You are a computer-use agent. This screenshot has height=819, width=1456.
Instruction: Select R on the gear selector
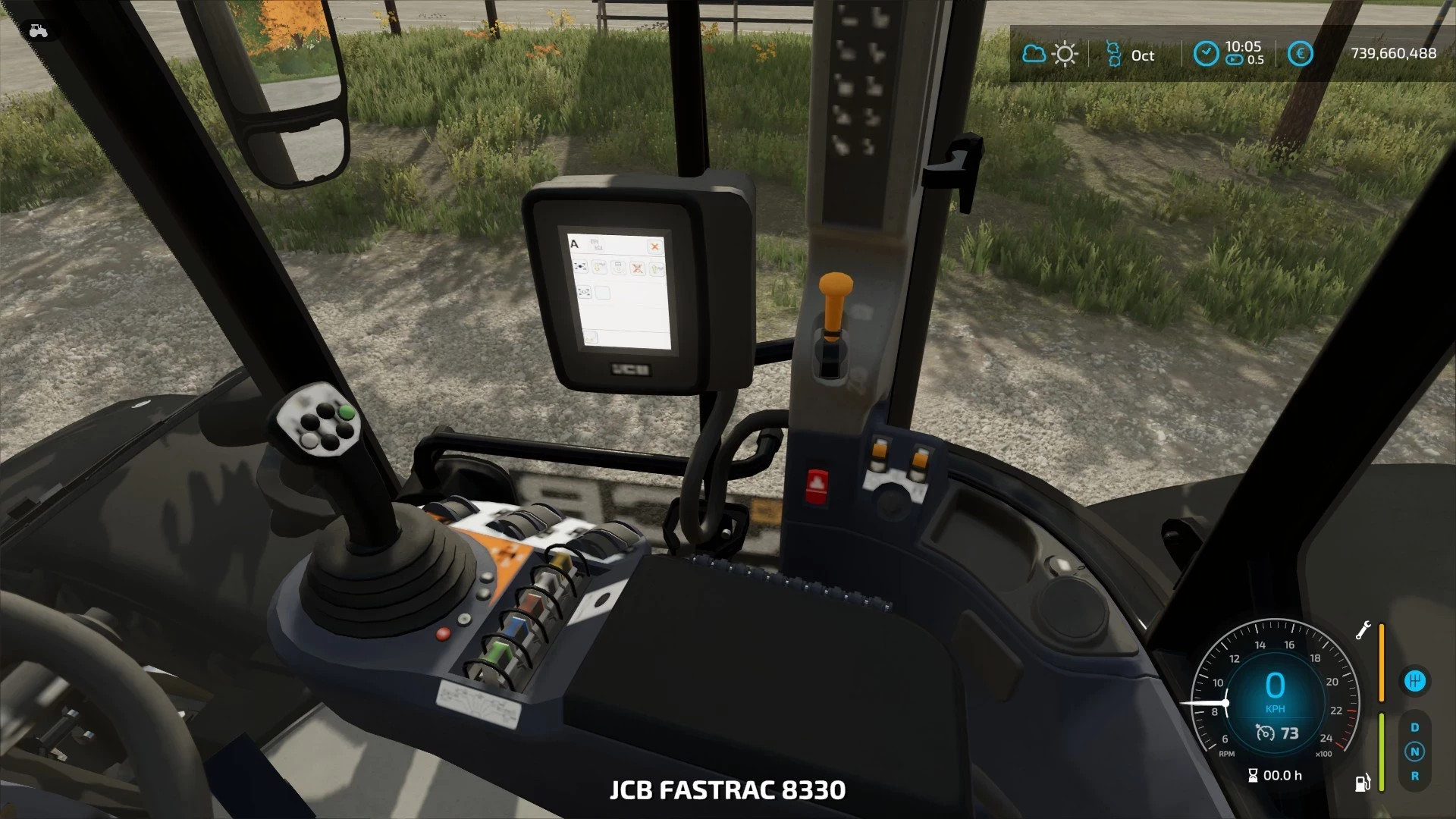click(x=1414, y=775)
